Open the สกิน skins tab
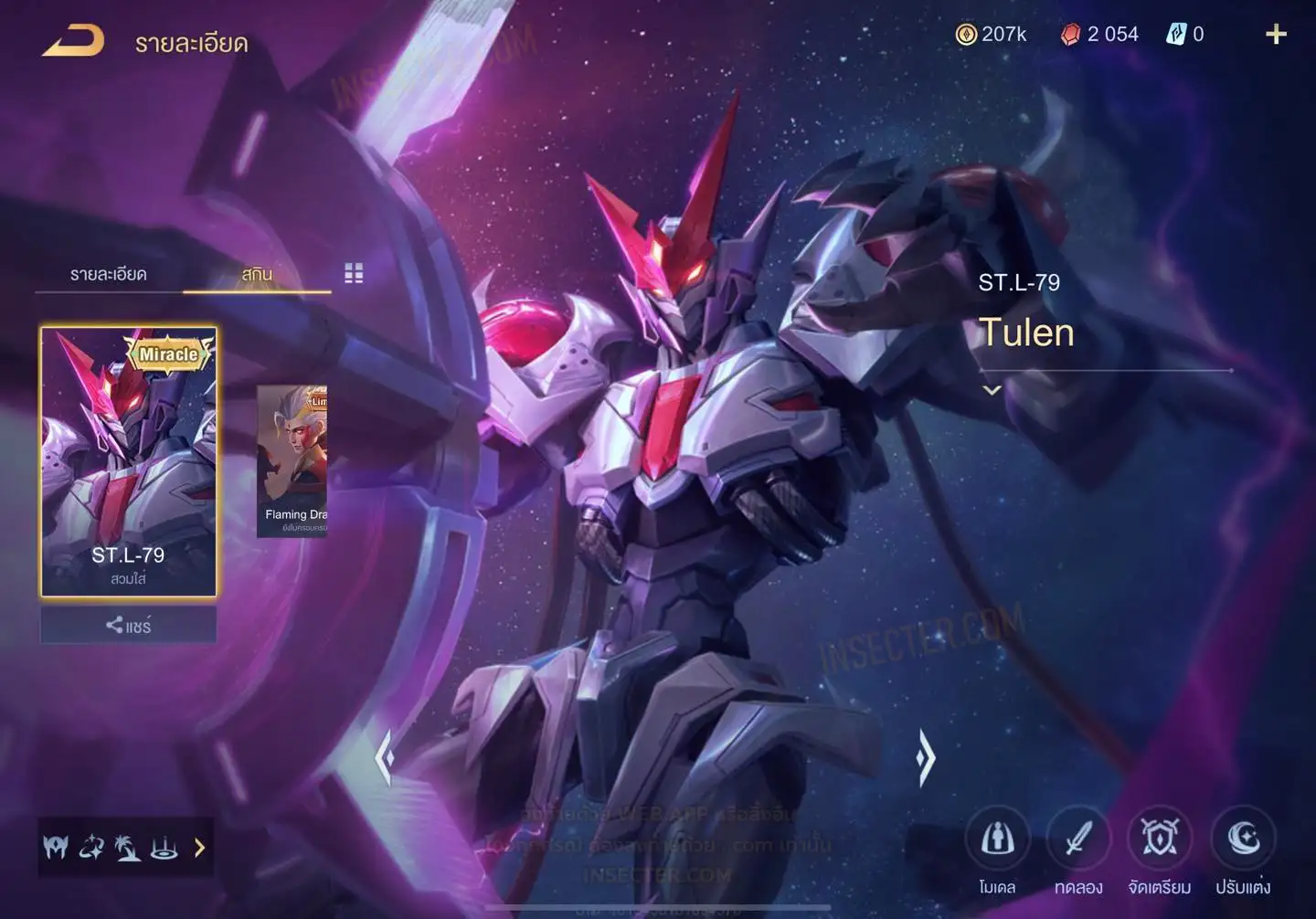 tap(257, 274)
